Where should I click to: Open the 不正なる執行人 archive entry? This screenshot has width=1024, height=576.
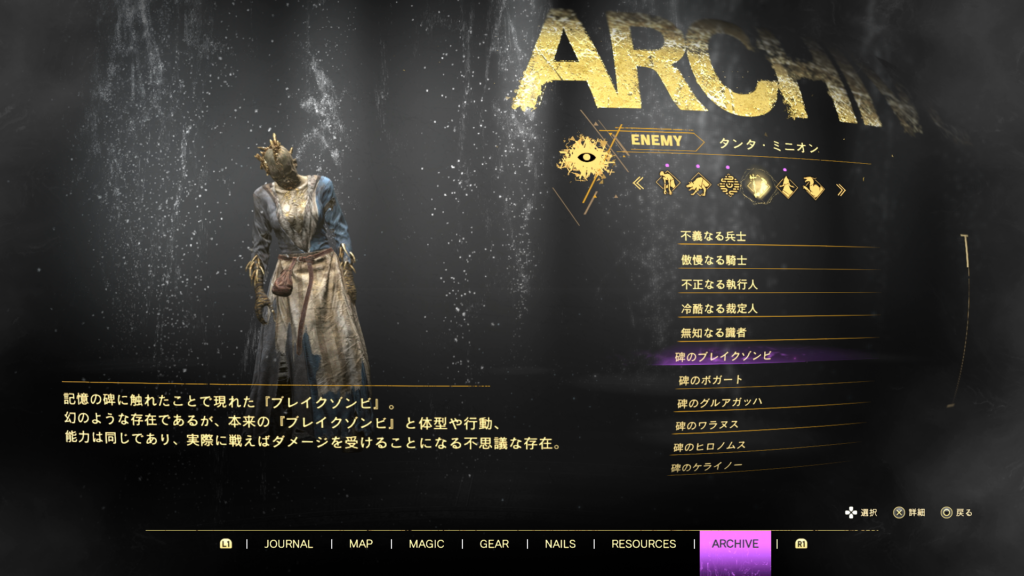[718, 284]
